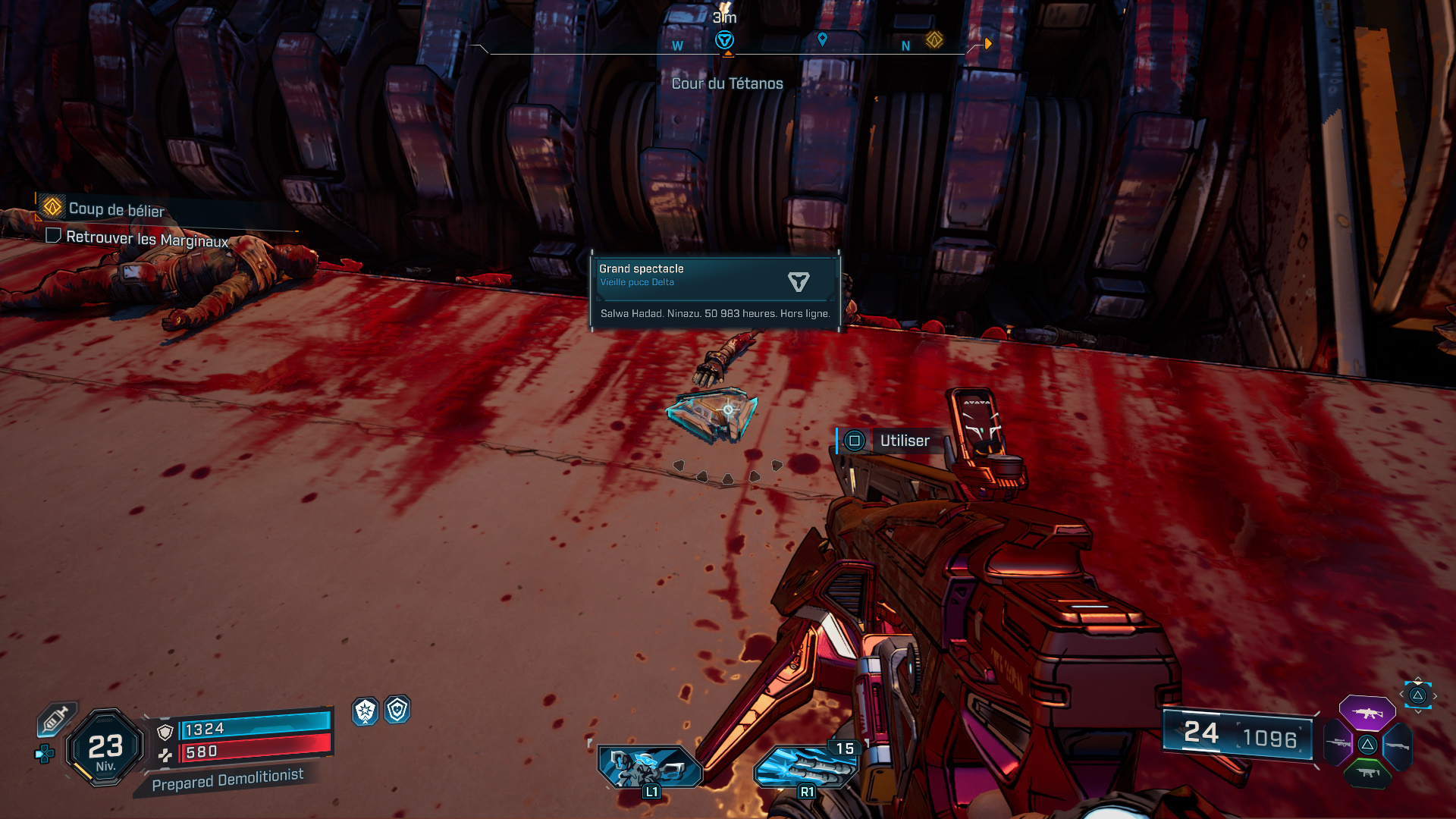
Task: Click the blue location pin on the compass
Action: pos(822,39)
